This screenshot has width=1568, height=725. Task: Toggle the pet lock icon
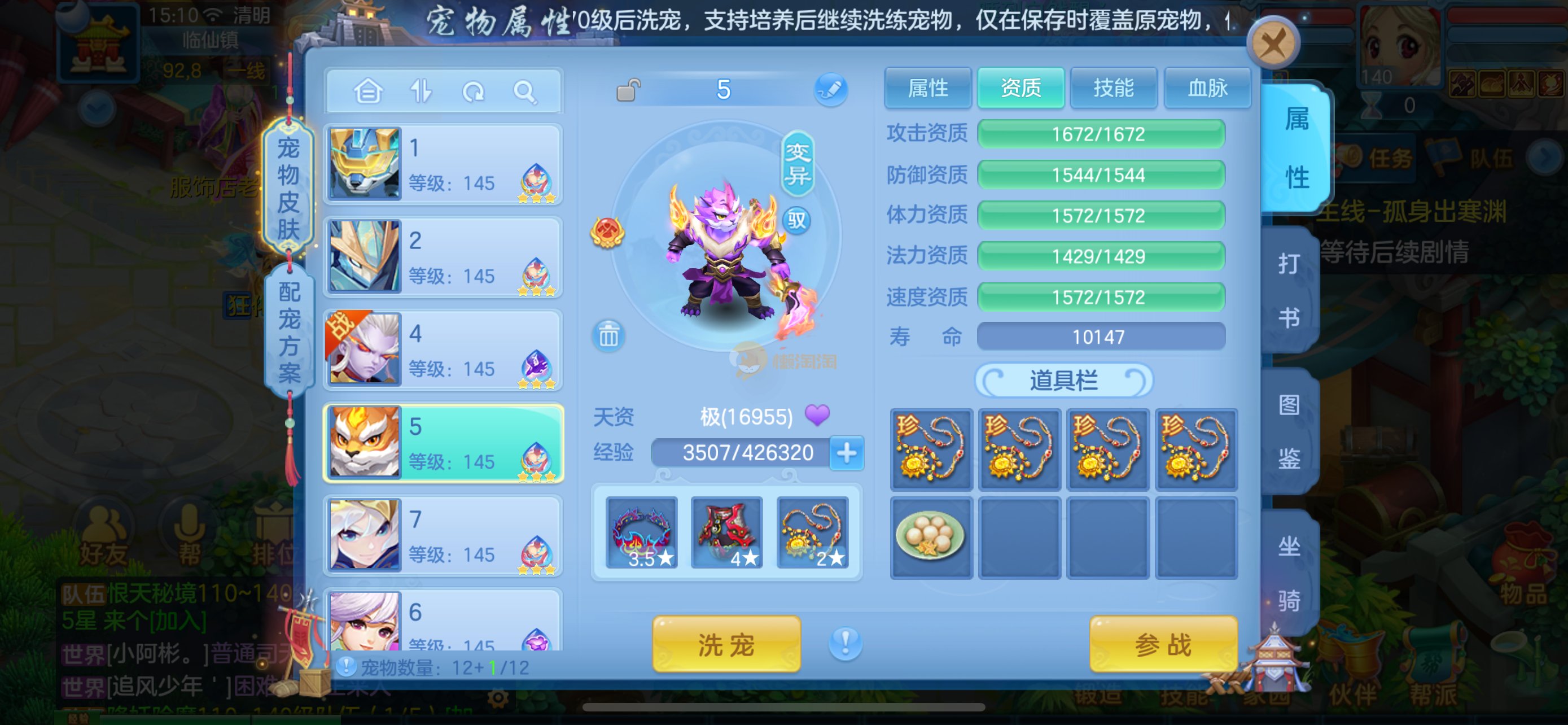pyautogui.click(x=628, y=91)
